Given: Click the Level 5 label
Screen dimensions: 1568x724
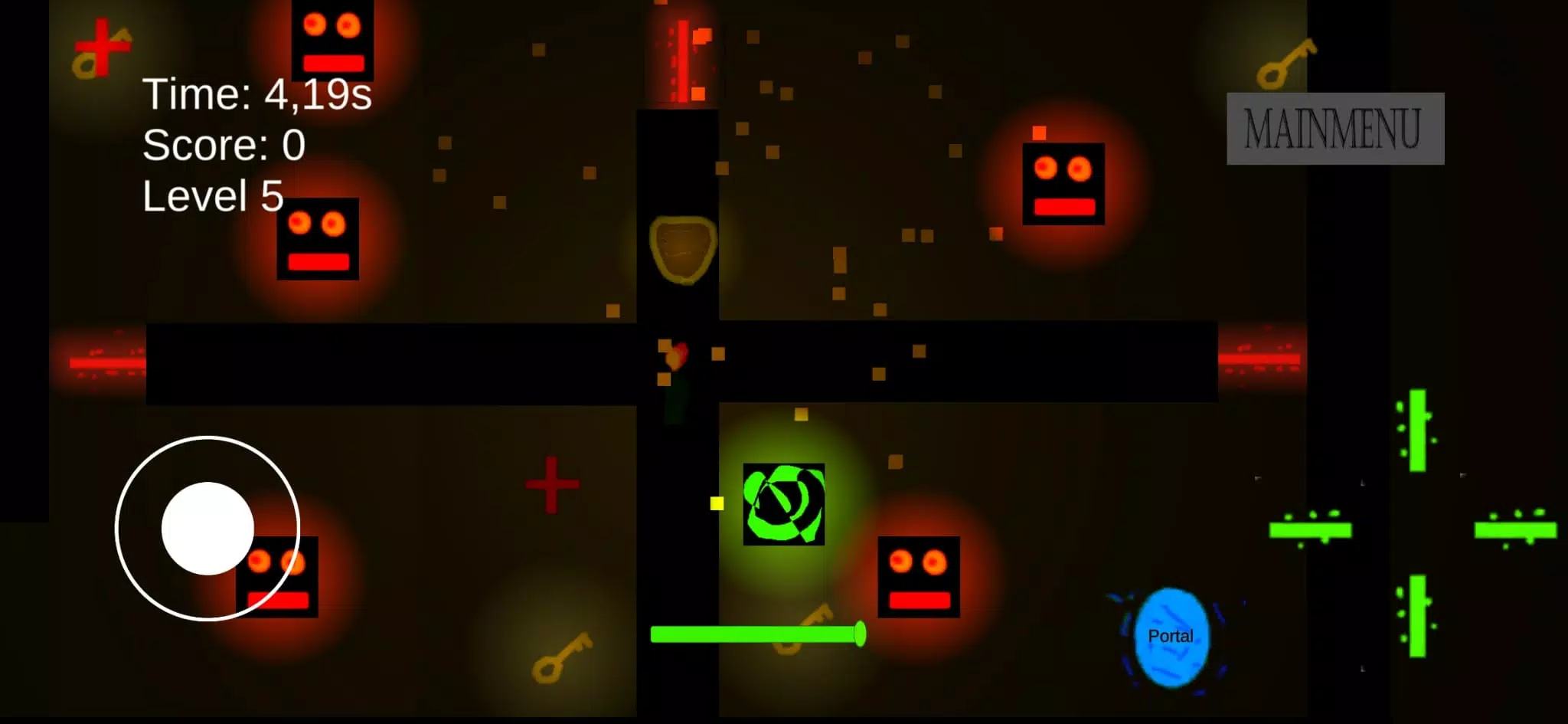Looking at the screenshot, I should (213, 198).
